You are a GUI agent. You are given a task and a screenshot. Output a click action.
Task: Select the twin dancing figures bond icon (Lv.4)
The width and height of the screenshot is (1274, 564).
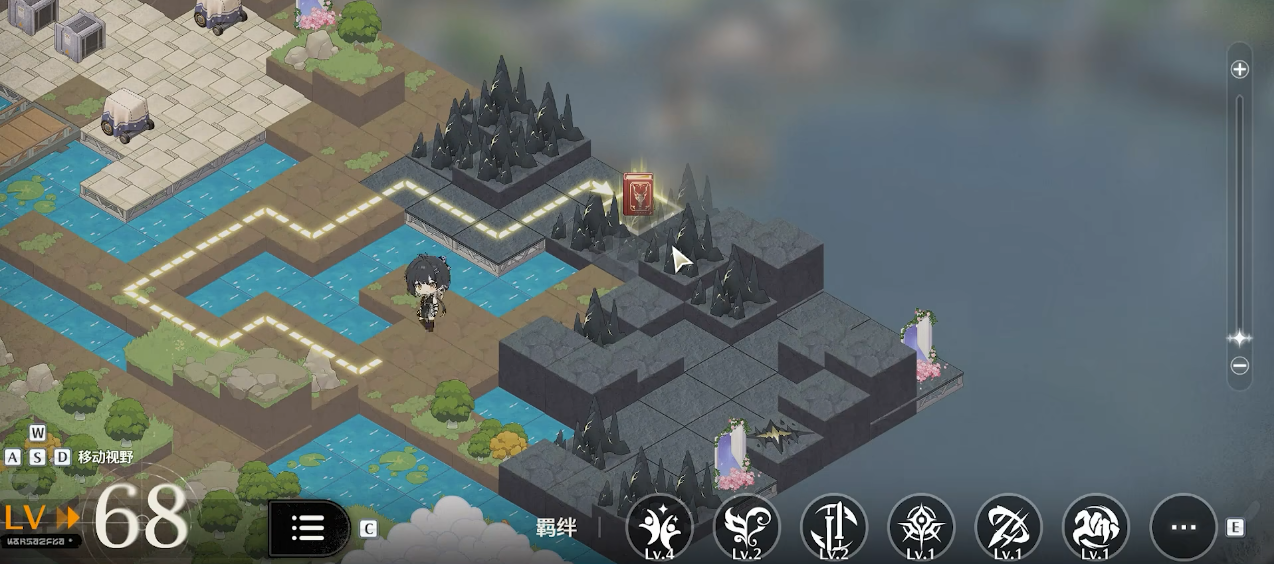(659, 527)
